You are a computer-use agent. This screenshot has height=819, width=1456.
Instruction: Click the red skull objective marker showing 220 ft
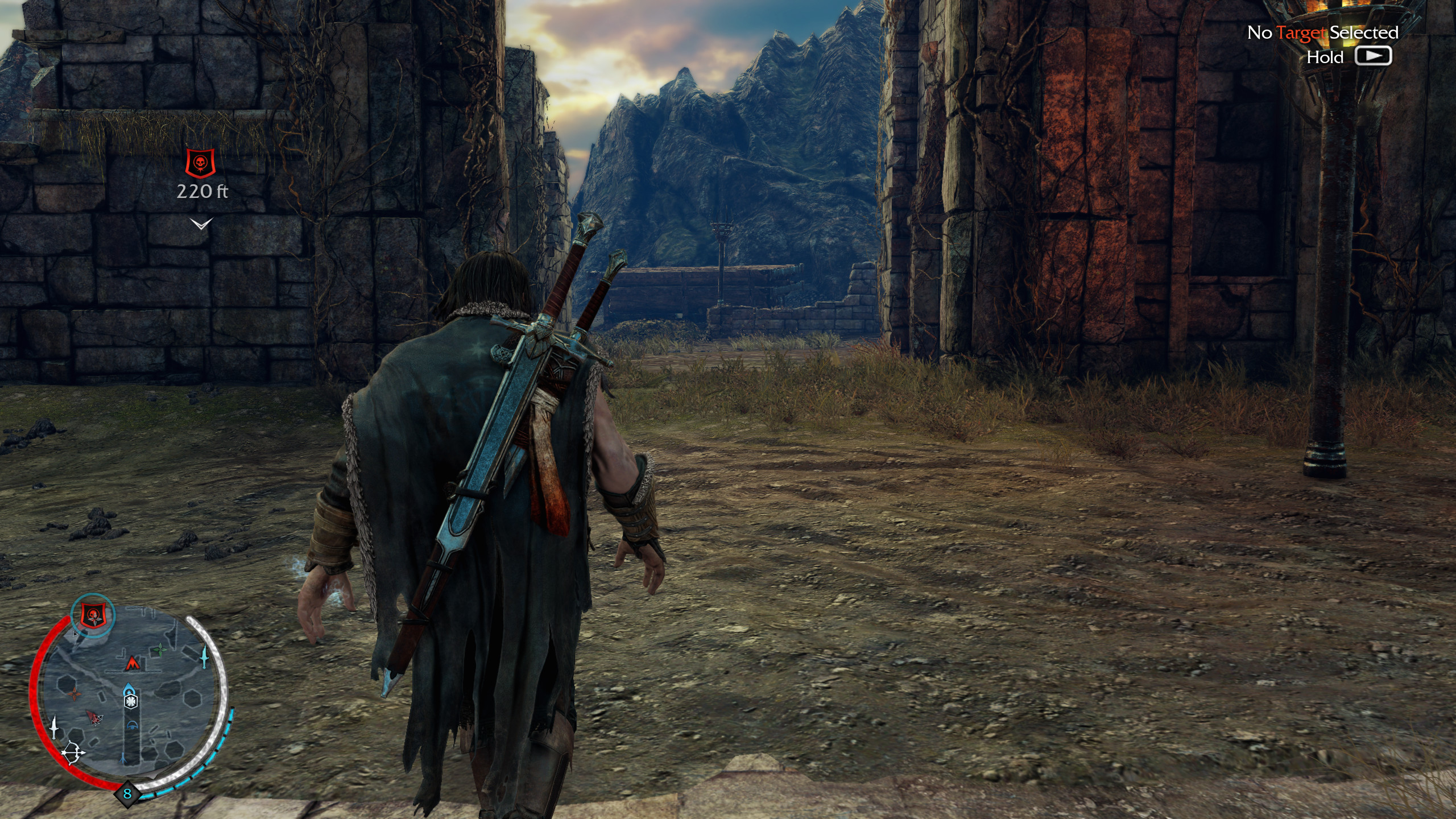(x=201, y=163)
